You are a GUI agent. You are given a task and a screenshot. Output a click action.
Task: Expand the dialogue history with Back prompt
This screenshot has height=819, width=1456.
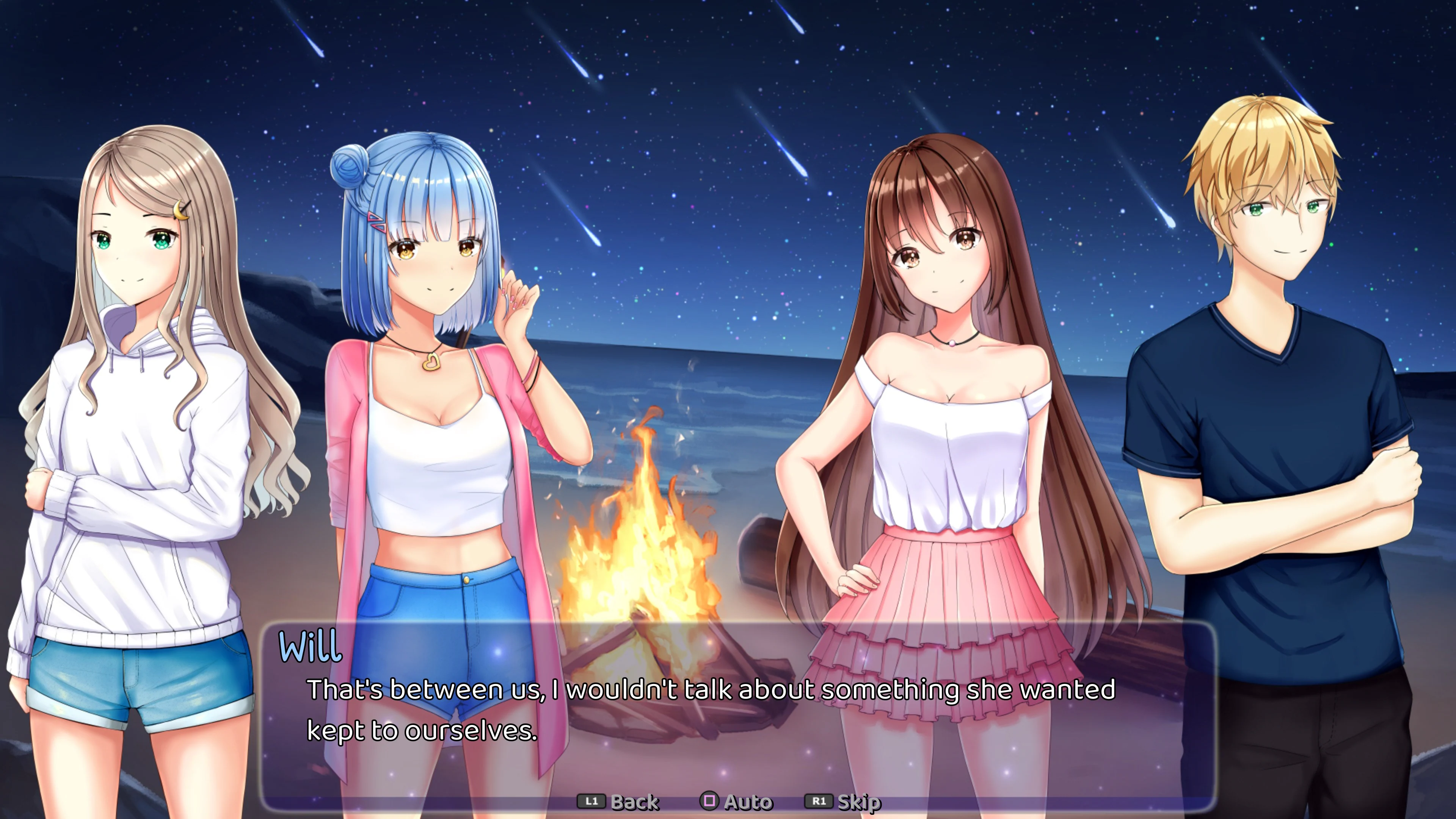[636, 801]
